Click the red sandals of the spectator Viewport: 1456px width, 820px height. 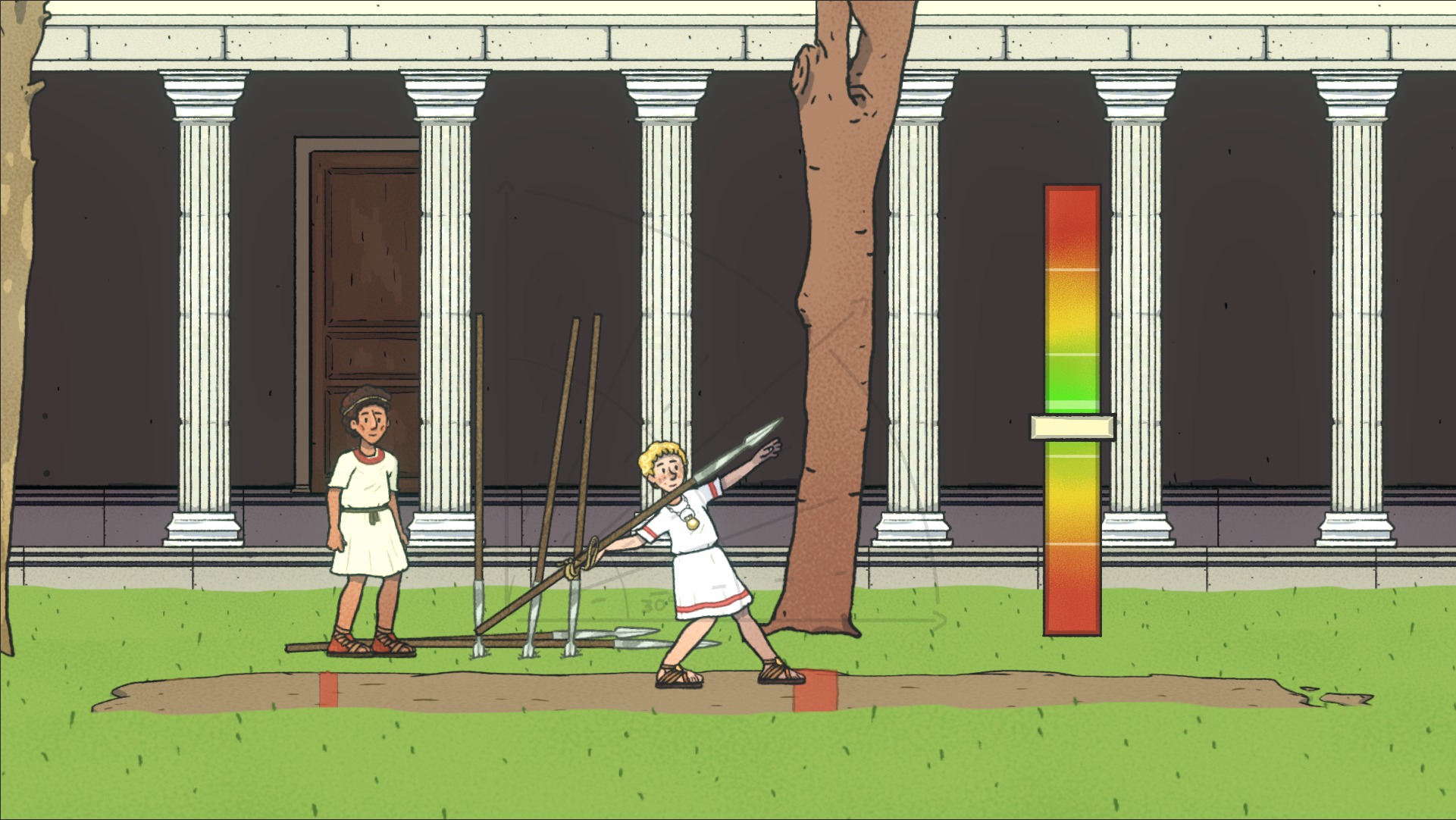(369, 644)
